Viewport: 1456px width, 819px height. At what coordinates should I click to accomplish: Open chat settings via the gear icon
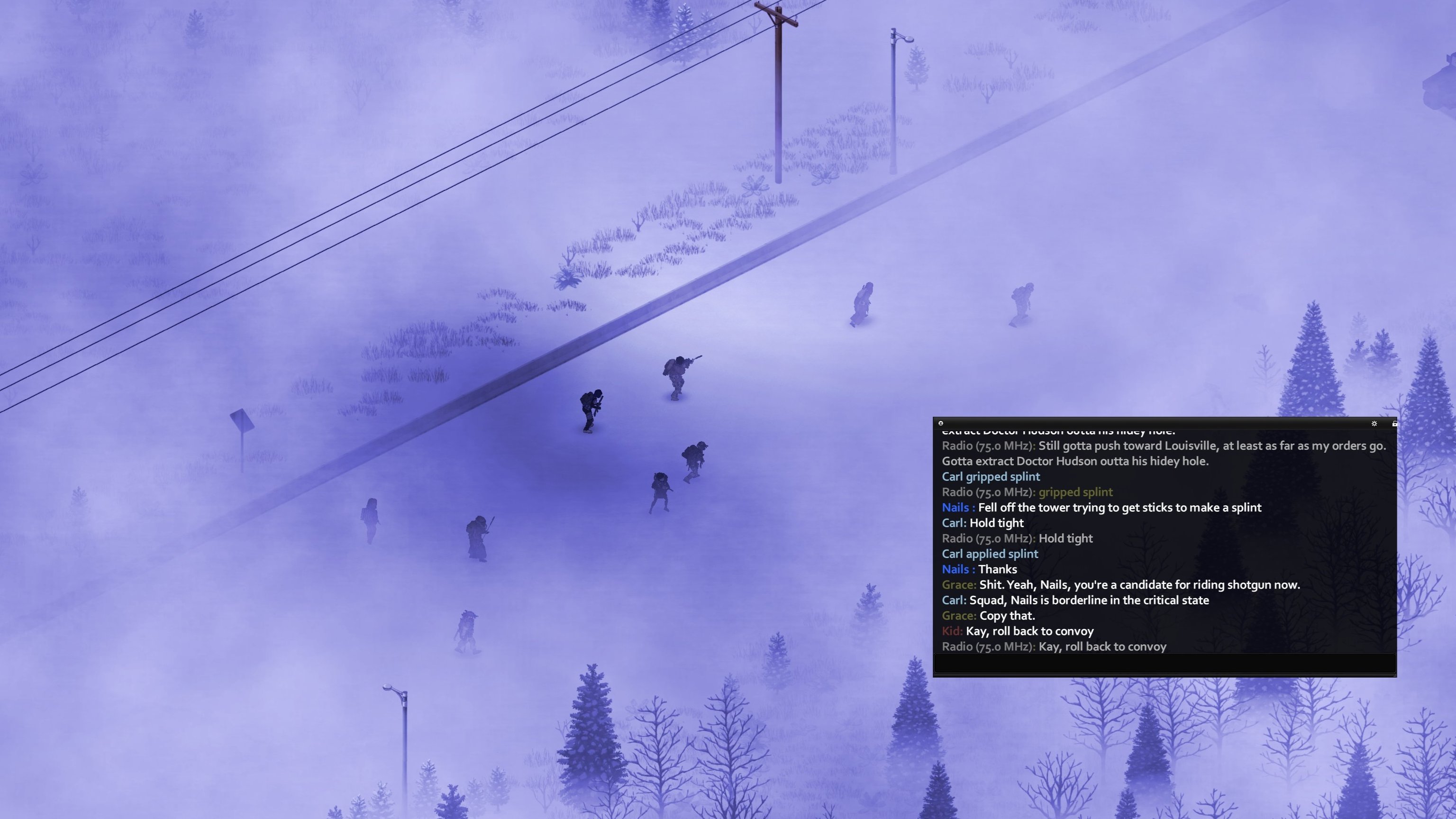click(x=1374, y=423)
